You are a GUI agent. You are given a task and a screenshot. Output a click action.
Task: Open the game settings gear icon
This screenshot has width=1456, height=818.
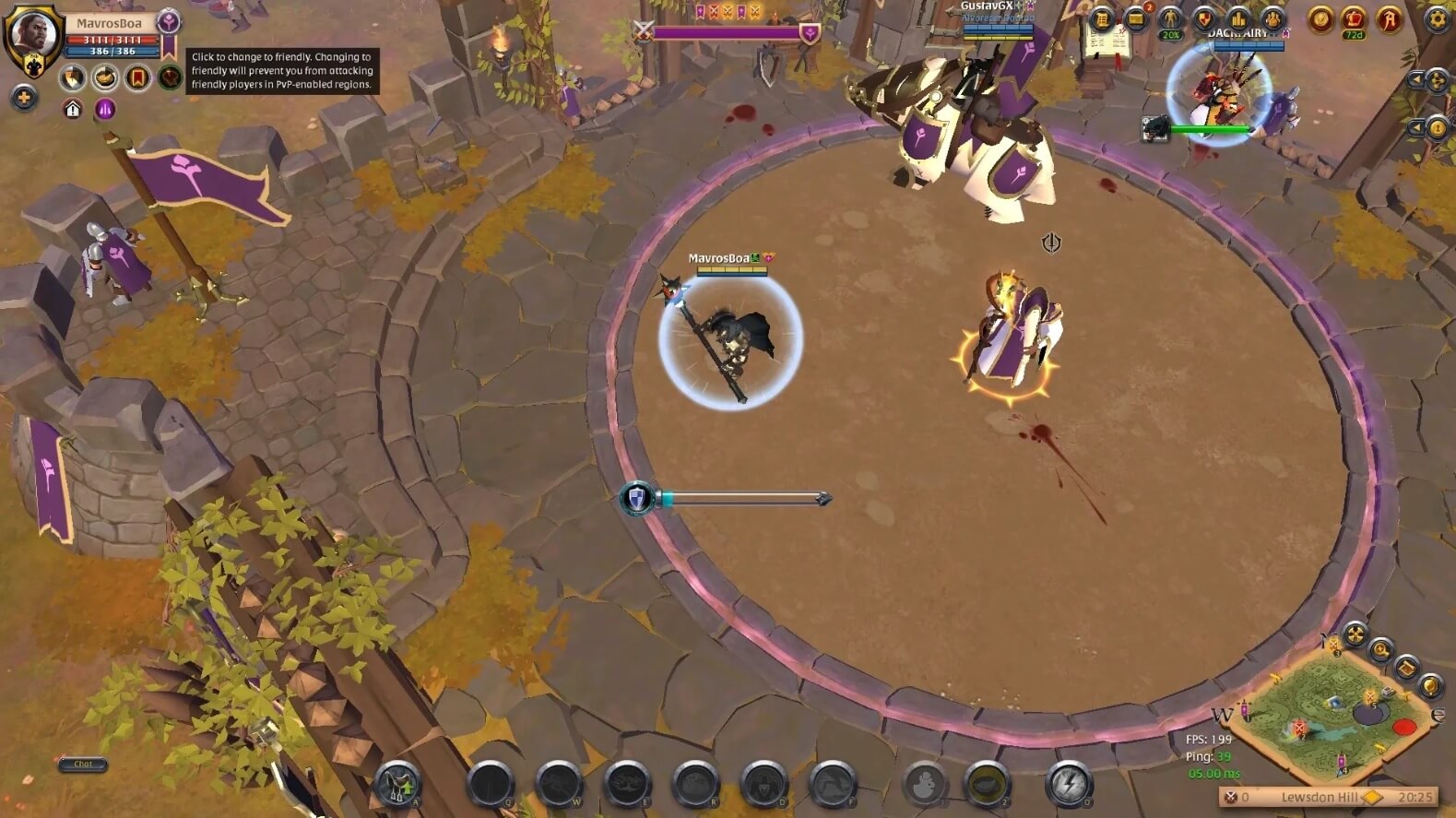pos(1437,19)
